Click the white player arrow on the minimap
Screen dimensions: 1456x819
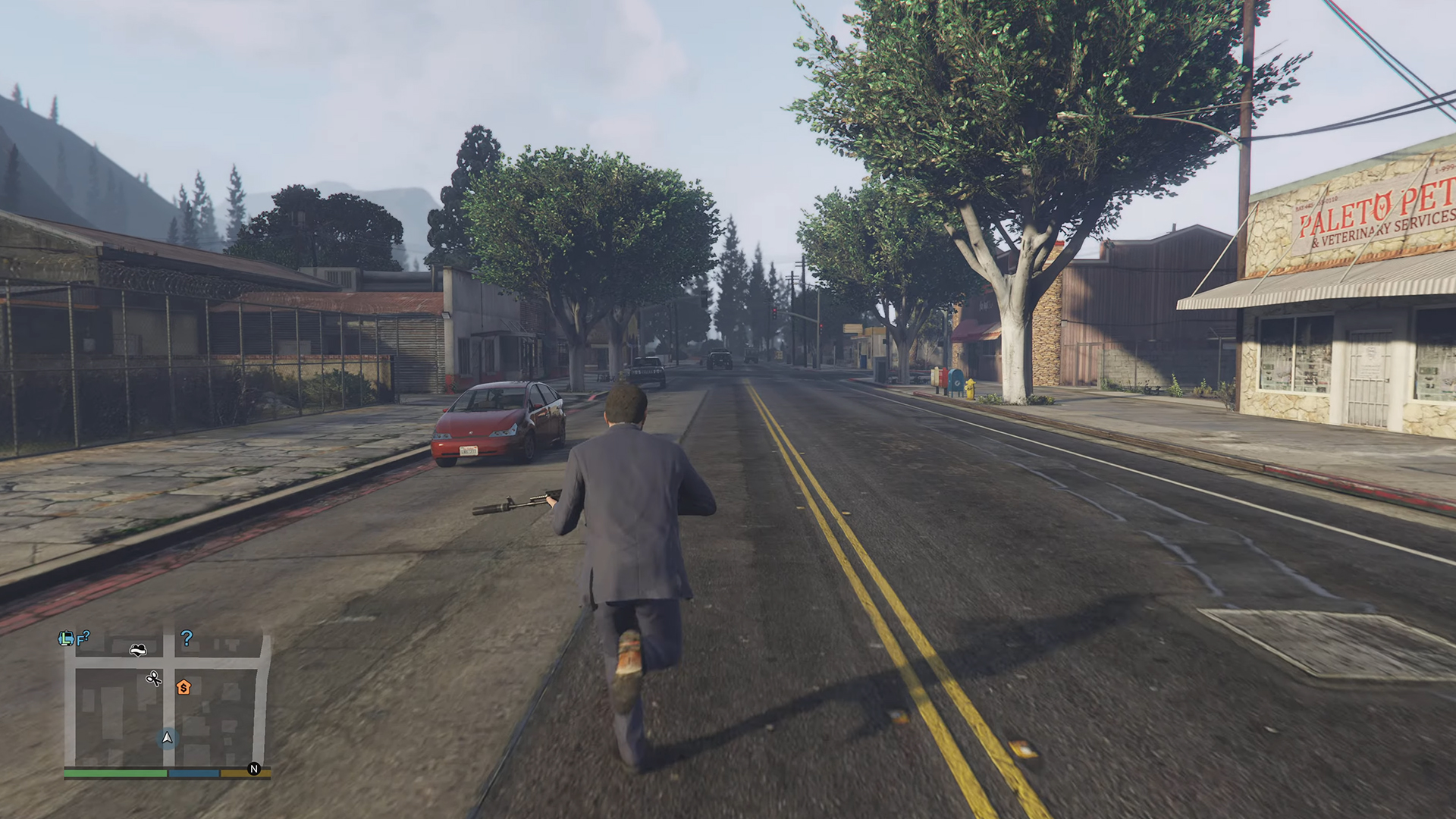167,738
